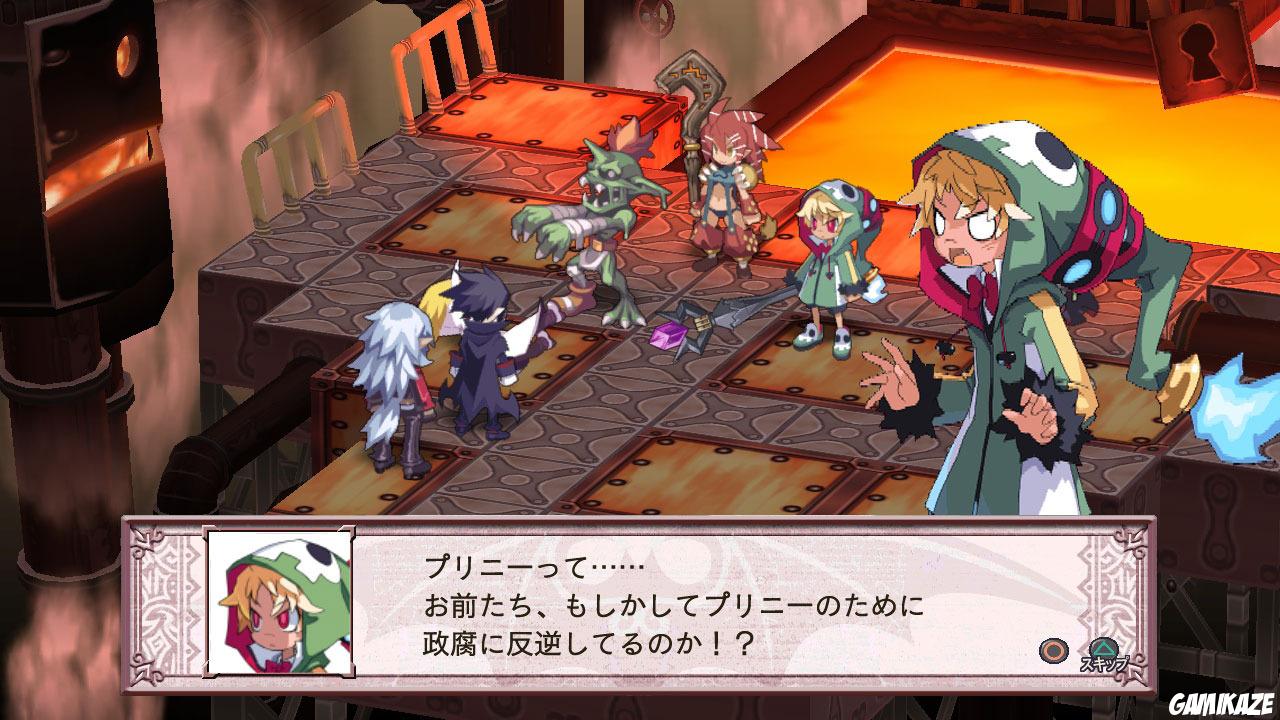
Task: Click the diamond crest left of the Skip button
Action: [x=1089, y=618]
